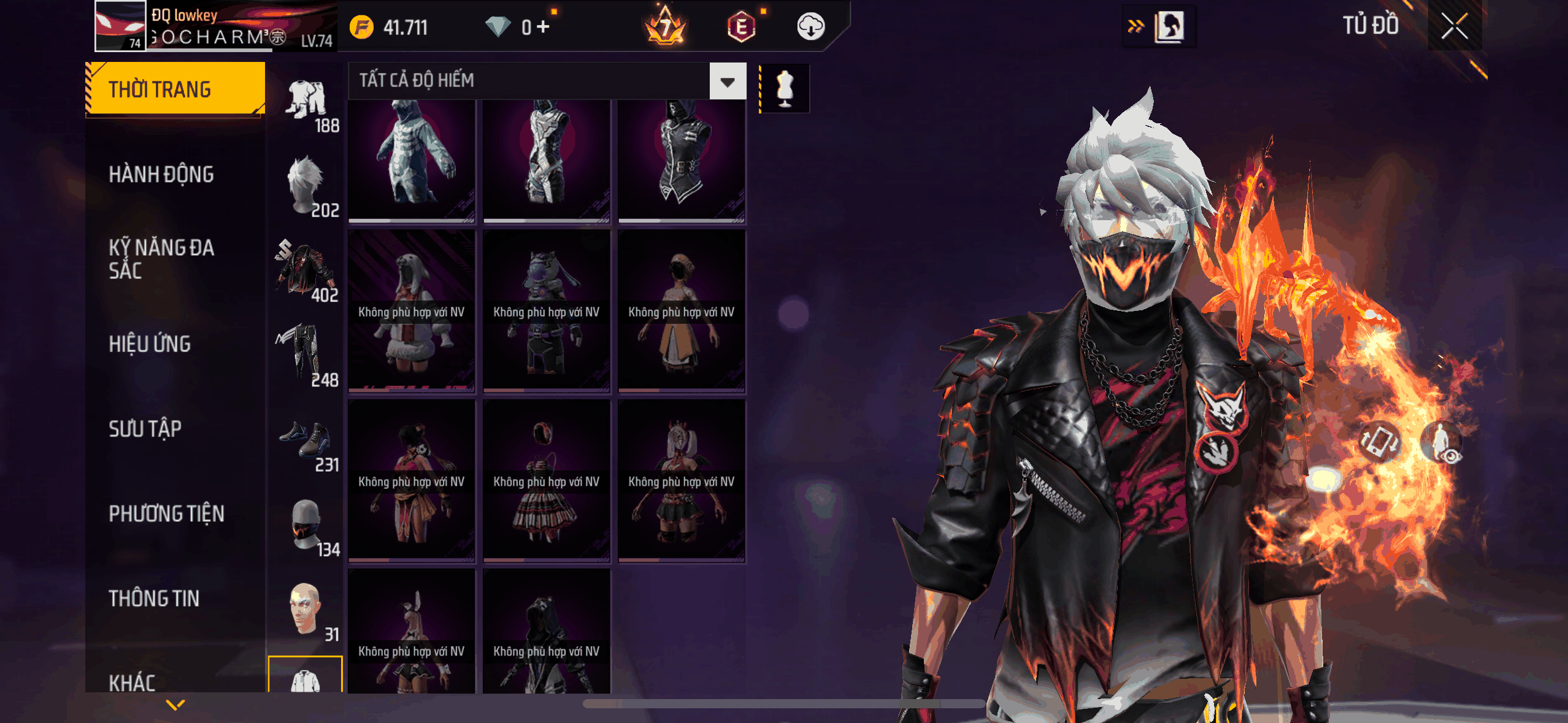Select the shoes category with 231 items
This screenshot has height=723, width=1568.
[306, 442]
